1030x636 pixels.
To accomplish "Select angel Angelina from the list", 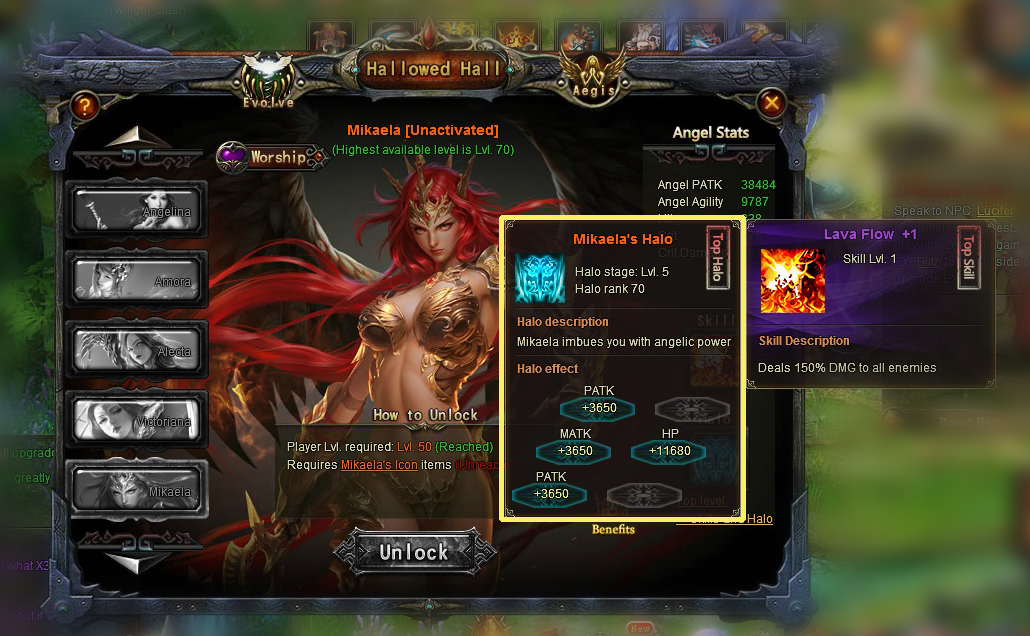I will click(x=136, y=209).
